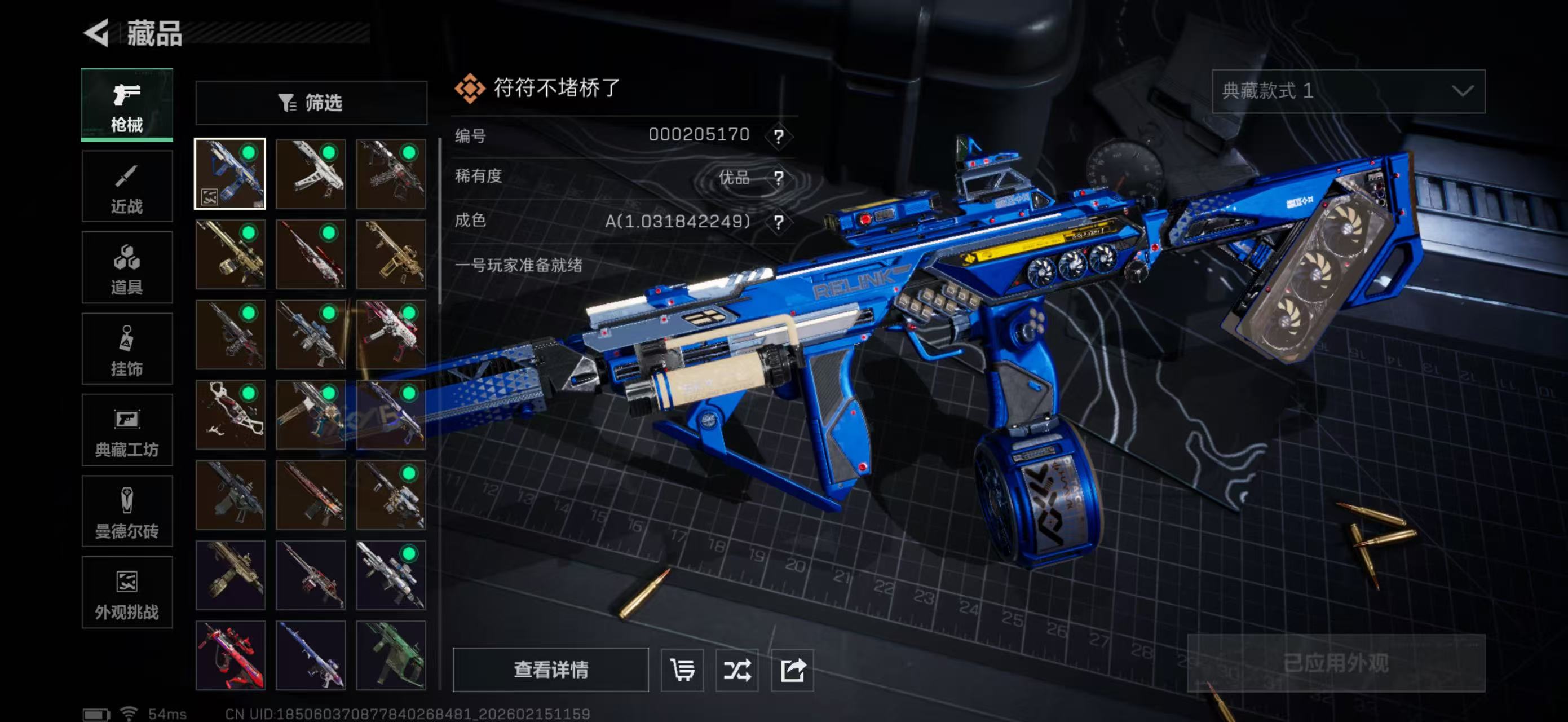Go back using the 藏品 back arrow
The height and width of the screenshot is (722, 1568).
(98, 33)
